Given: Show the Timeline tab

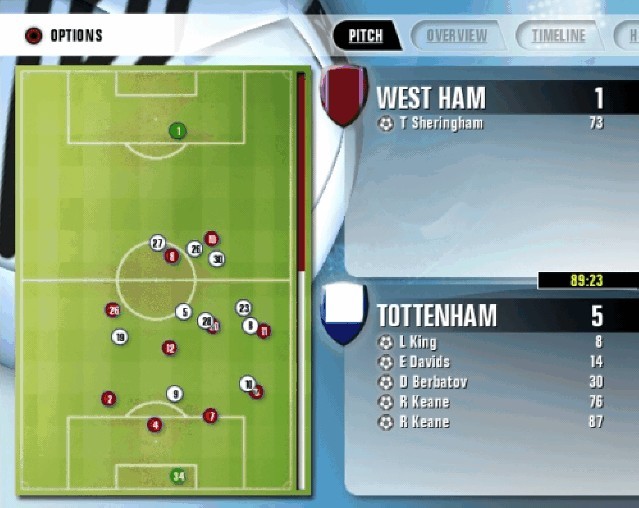Looking at the screenshot, I should 558,36.
